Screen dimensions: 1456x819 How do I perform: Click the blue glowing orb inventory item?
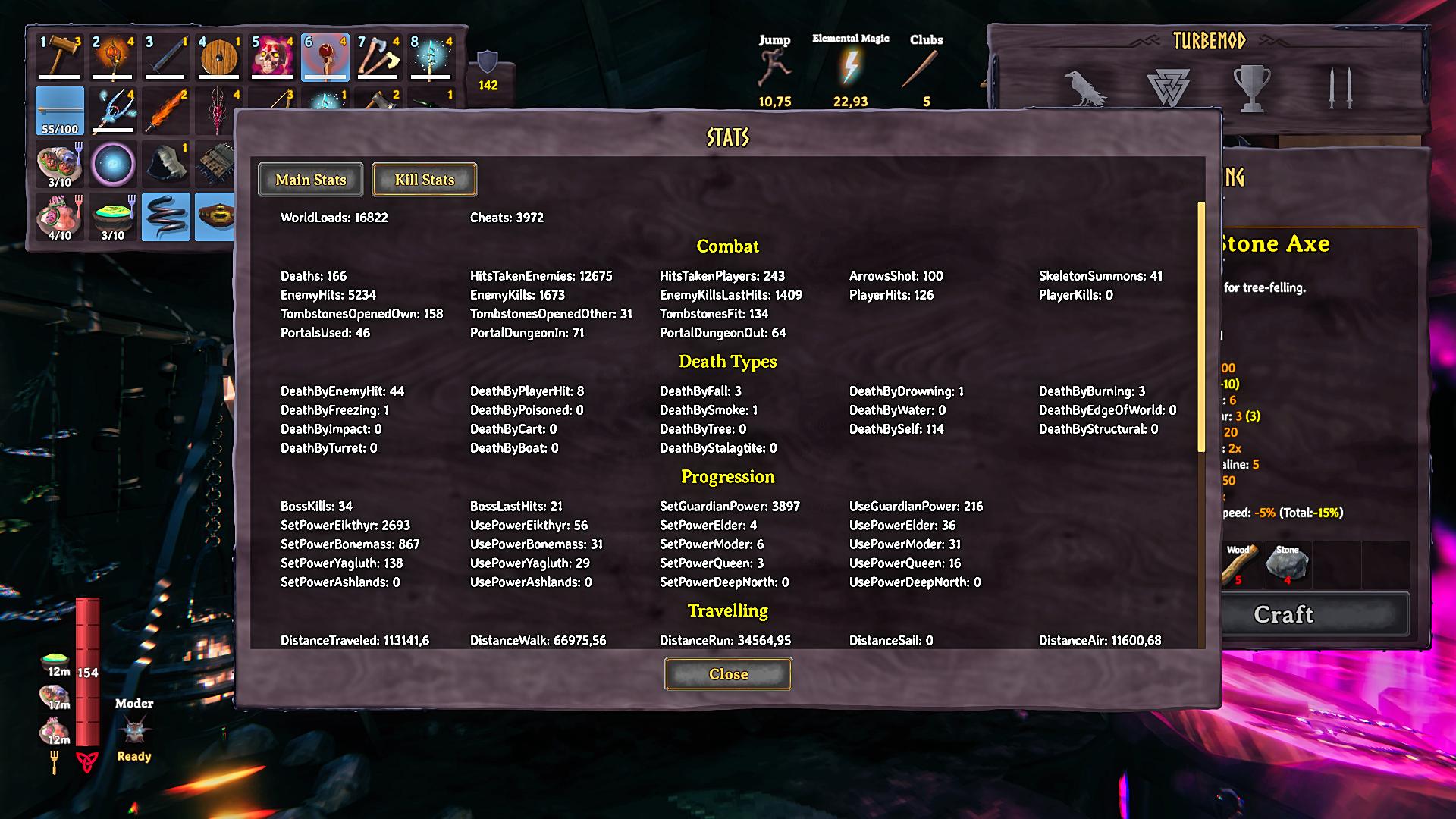tap(113, 164)
